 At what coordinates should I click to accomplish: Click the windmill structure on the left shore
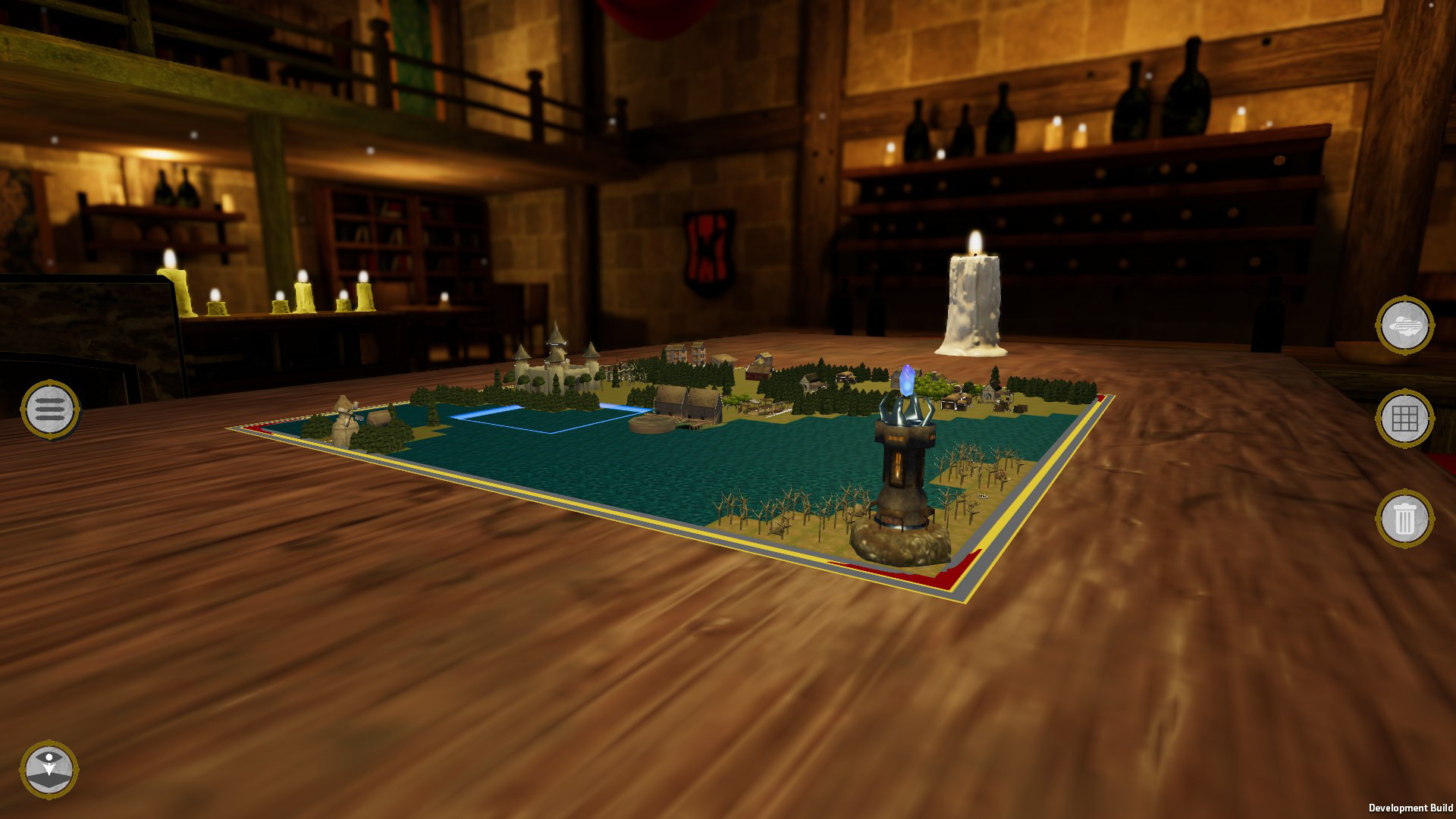[x=345, y=416]
